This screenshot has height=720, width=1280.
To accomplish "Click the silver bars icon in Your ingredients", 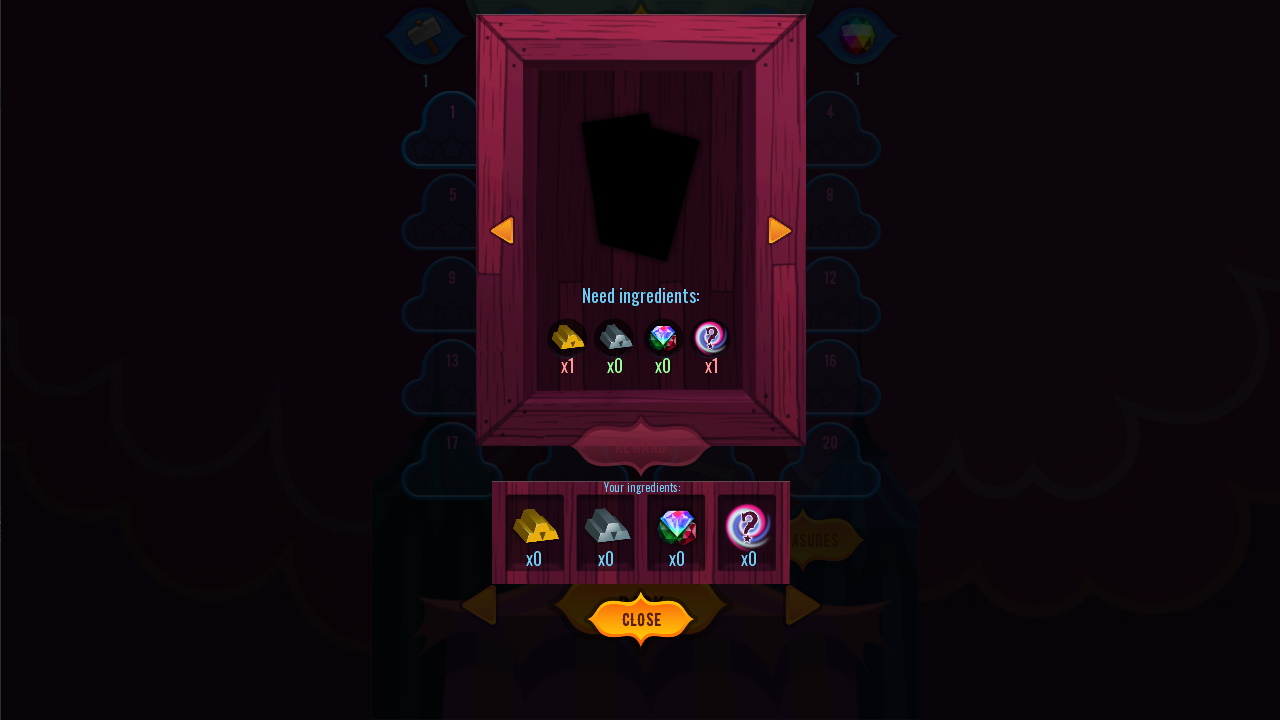I will coord(605,528).
